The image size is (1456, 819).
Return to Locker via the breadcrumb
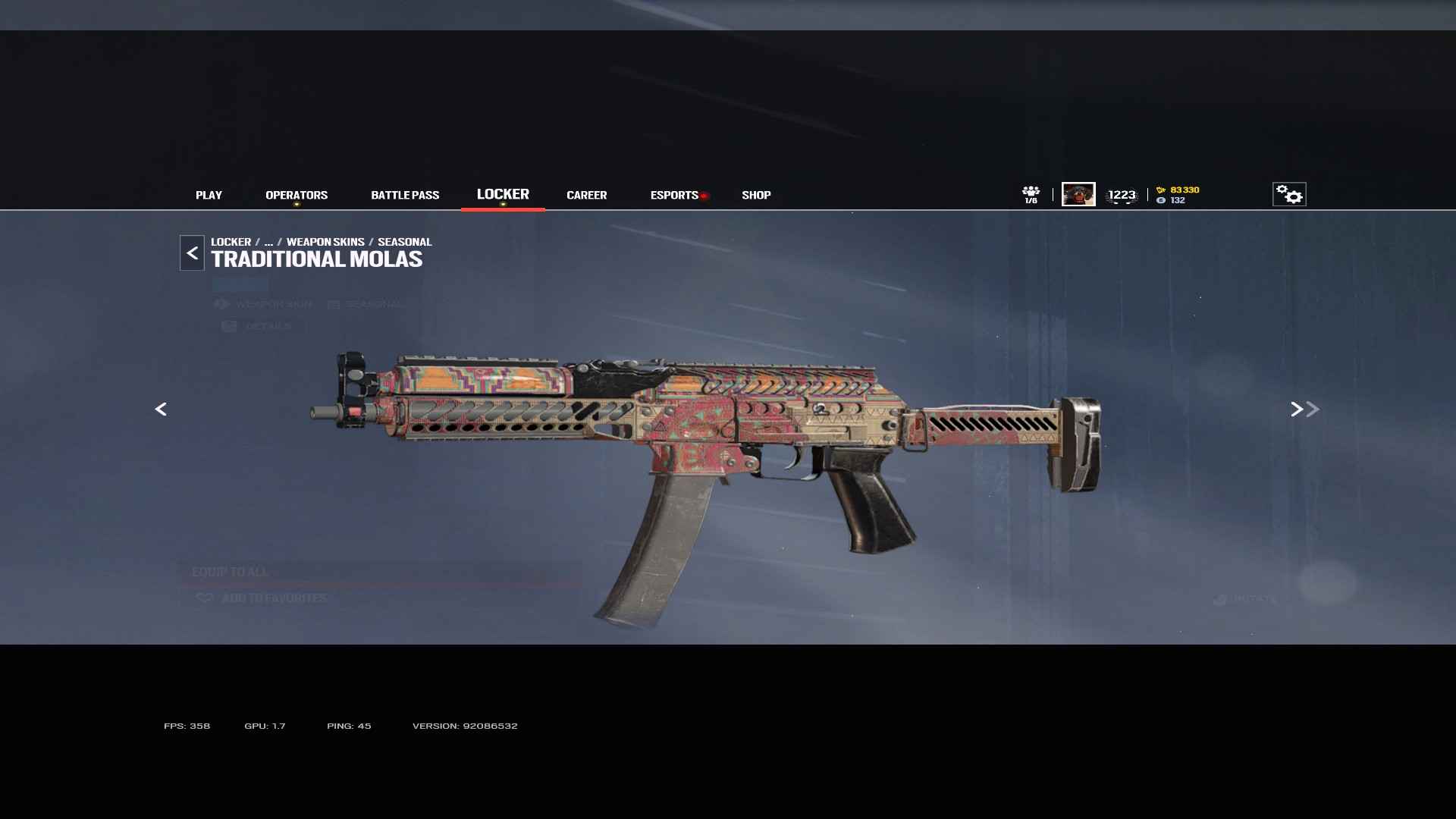pos(231,242)
